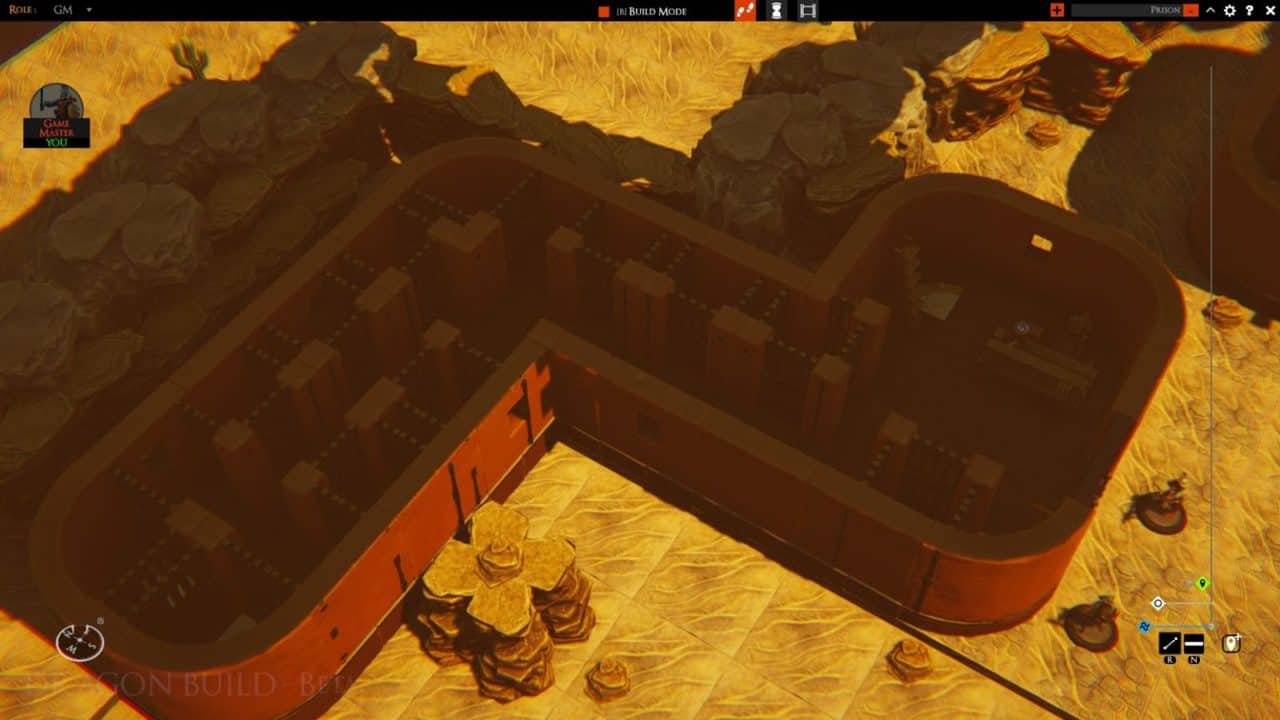Select the line tool labeled N
Image resolution: width=1280 pixels, height=720 pixels.
(1193, 642)
